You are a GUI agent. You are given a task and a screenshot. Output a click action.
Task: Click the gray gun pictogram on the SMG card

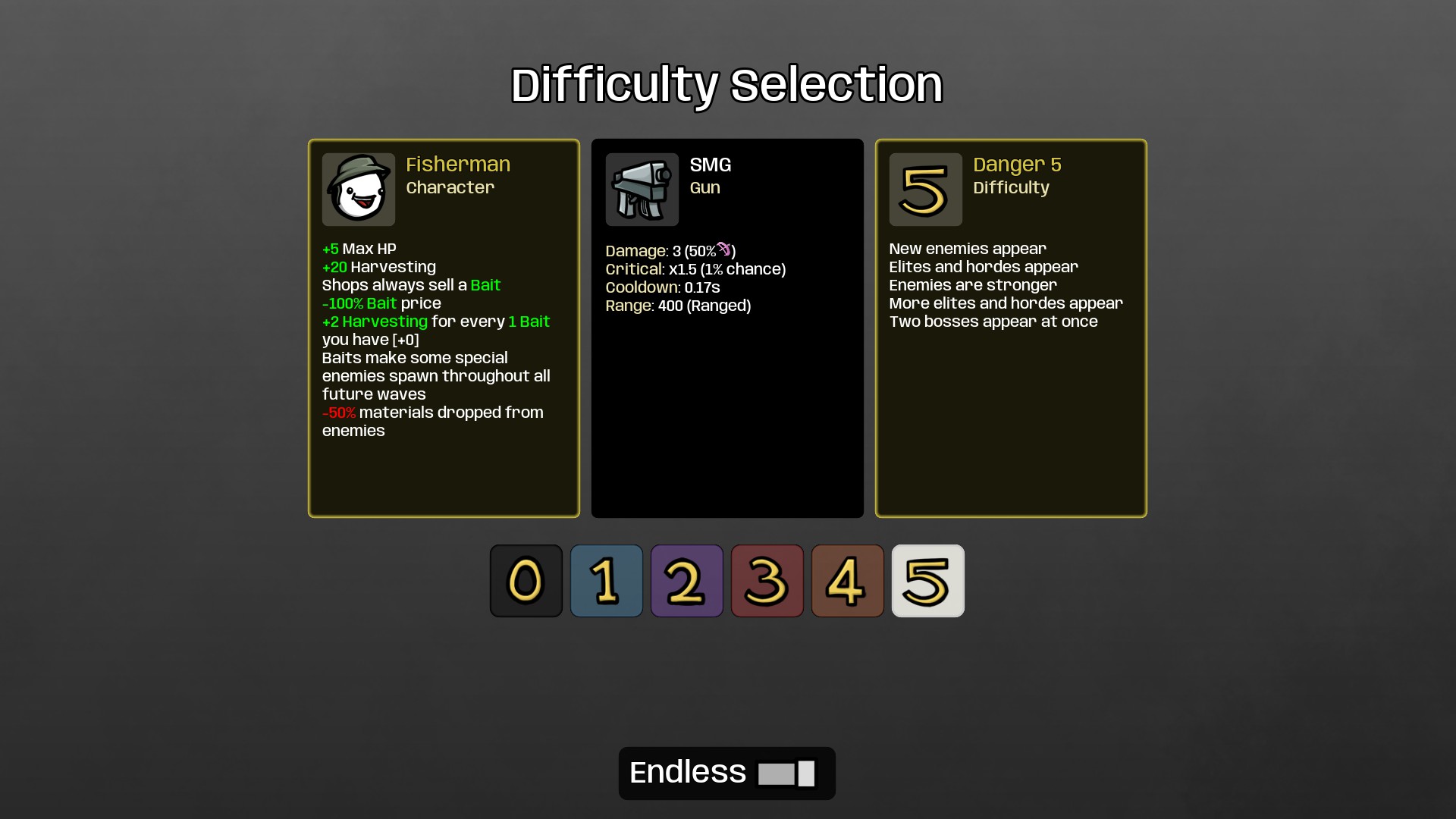tap(642, 190)
